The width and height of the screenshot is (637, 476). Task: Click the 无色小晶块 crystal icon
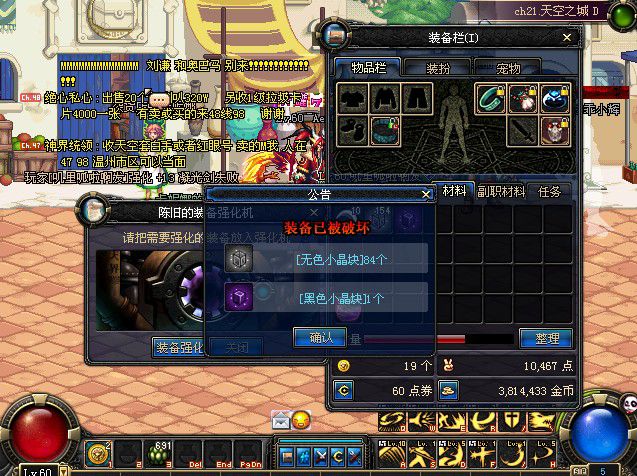click(239, 259)
